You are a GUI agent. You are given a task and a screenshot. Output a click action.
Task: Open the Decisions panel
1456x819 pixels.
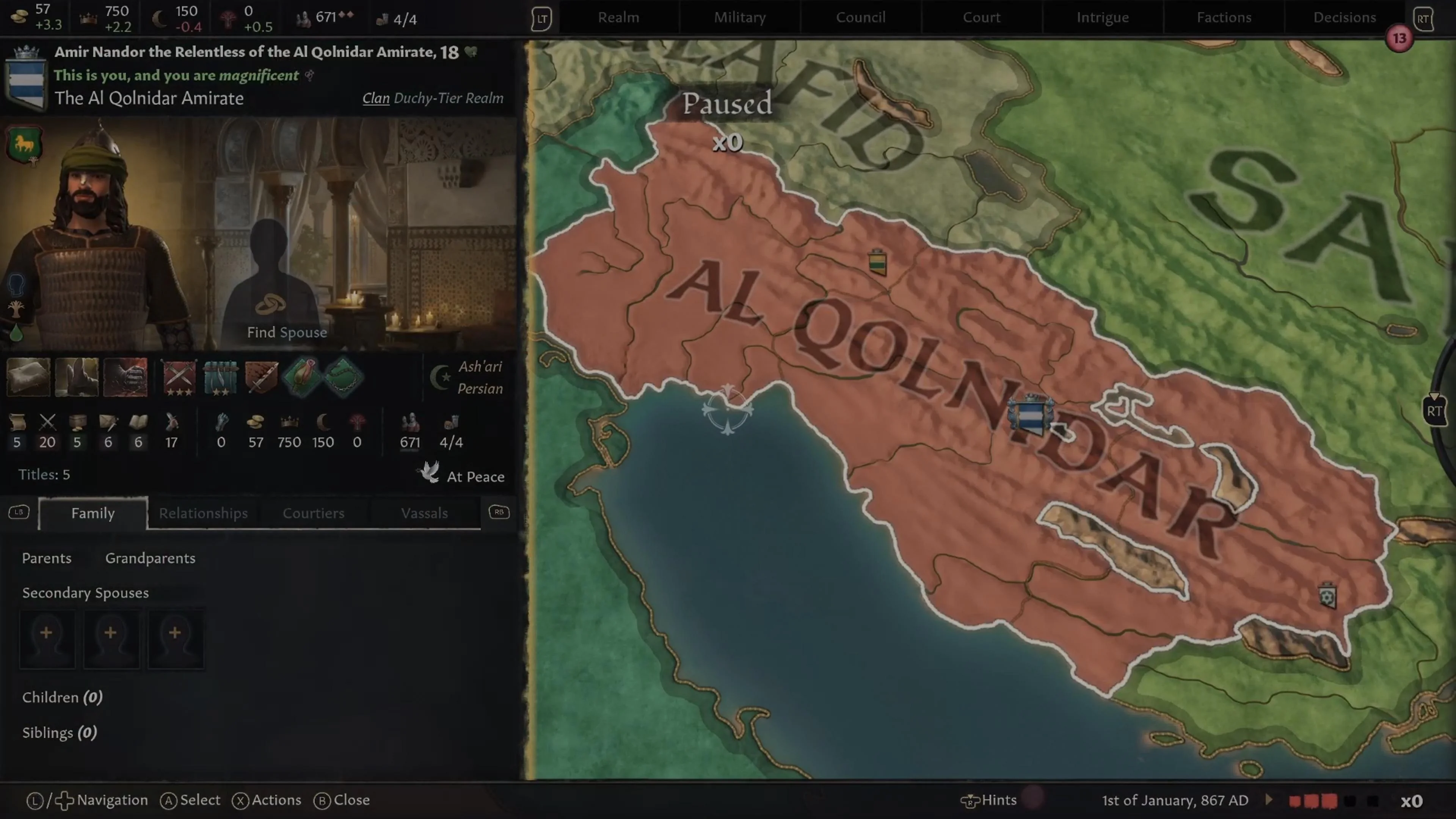click(x=1344, y=17)
